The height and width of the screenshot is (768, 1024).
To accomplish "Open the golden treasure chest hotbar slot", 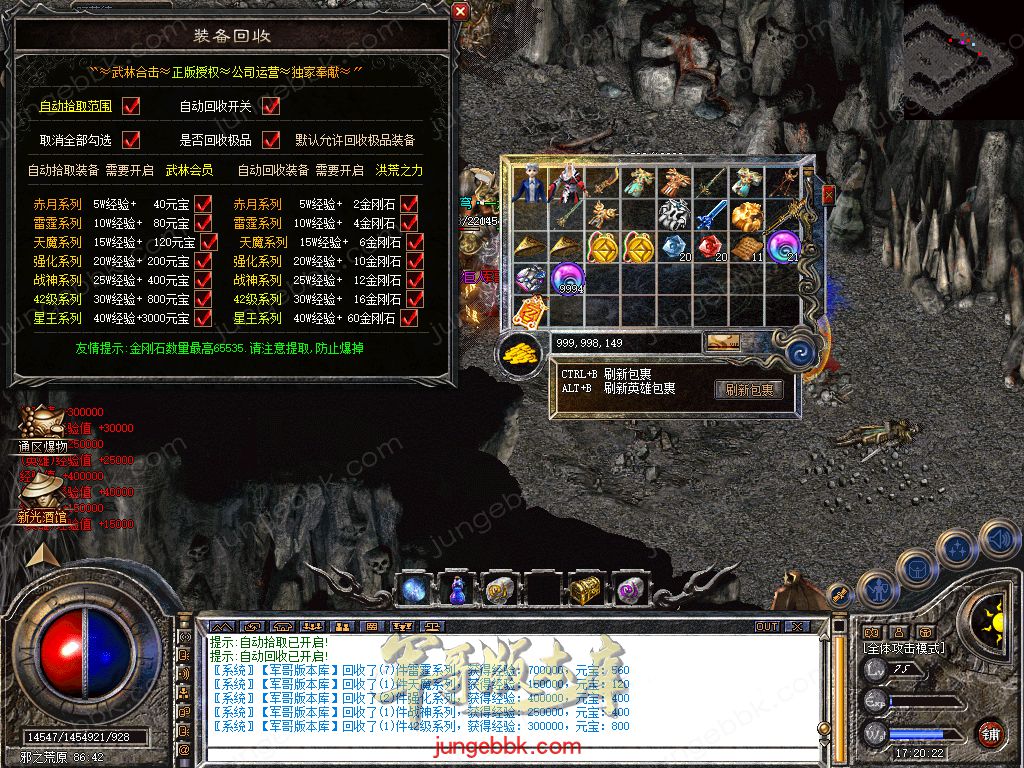I will point(585,590).
